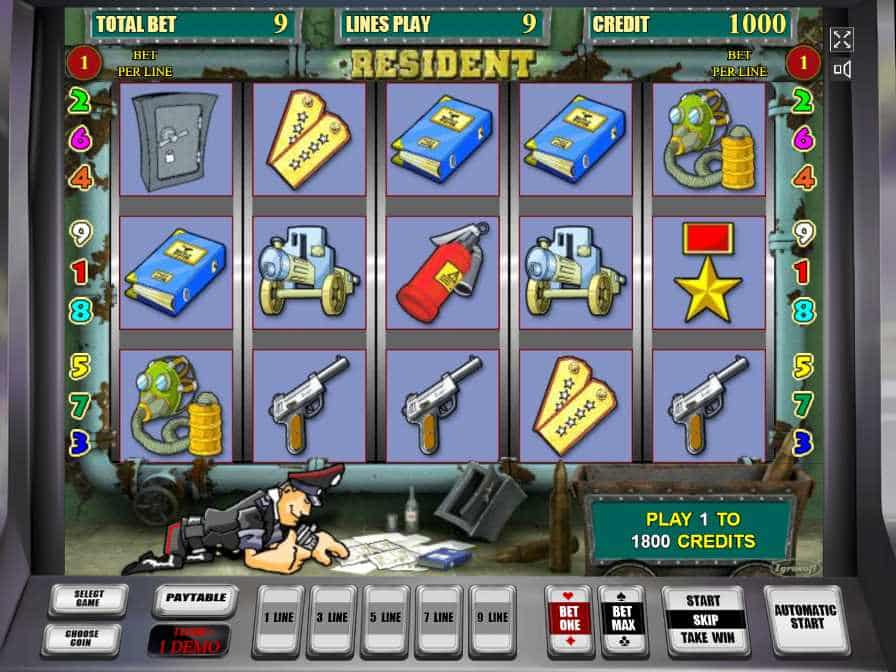896x672 pixels.
Task: Toggle fullscreen mode icon
Action: (x=841, y=39)
